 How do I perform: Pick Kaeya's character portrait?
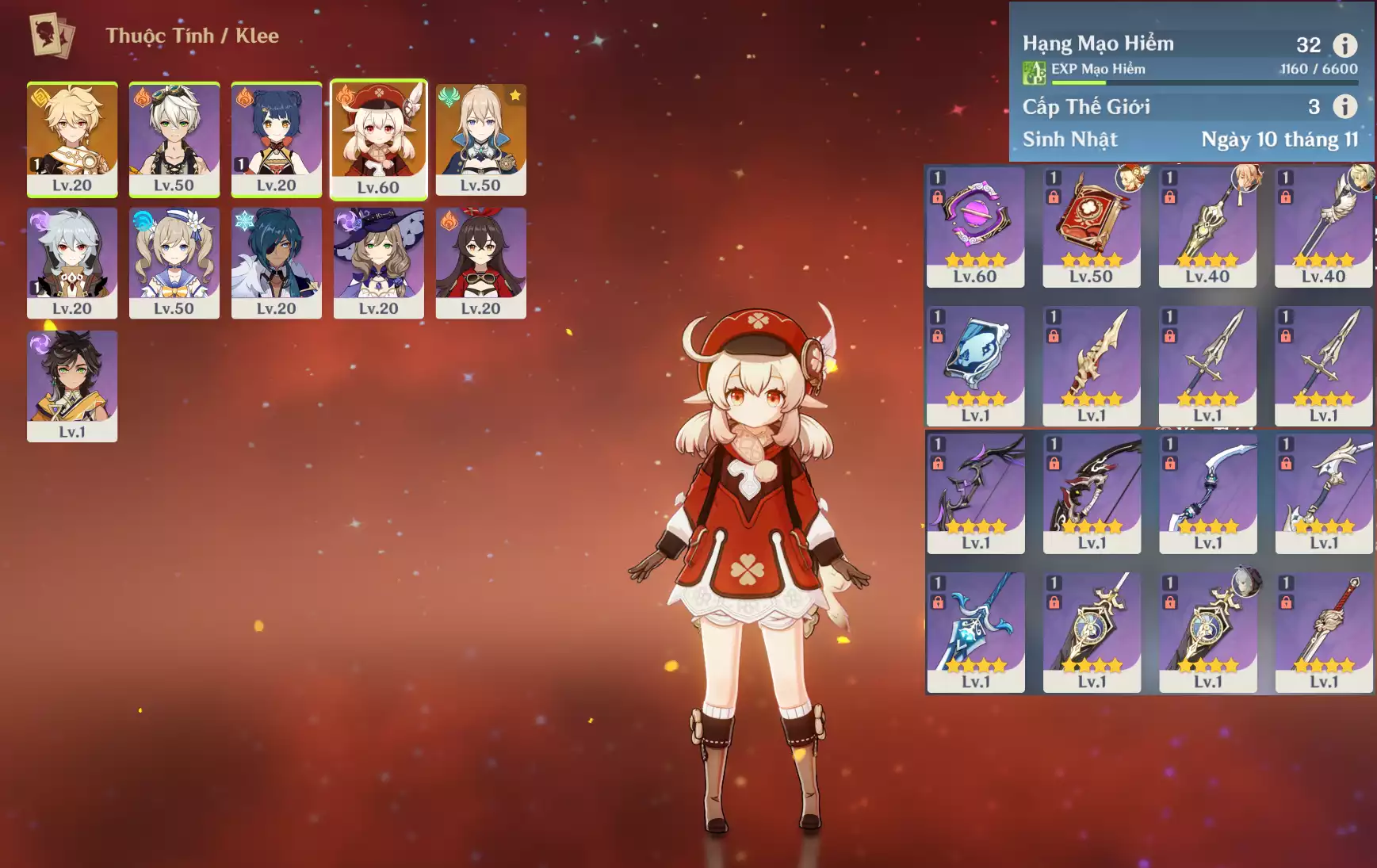[276, 262]
